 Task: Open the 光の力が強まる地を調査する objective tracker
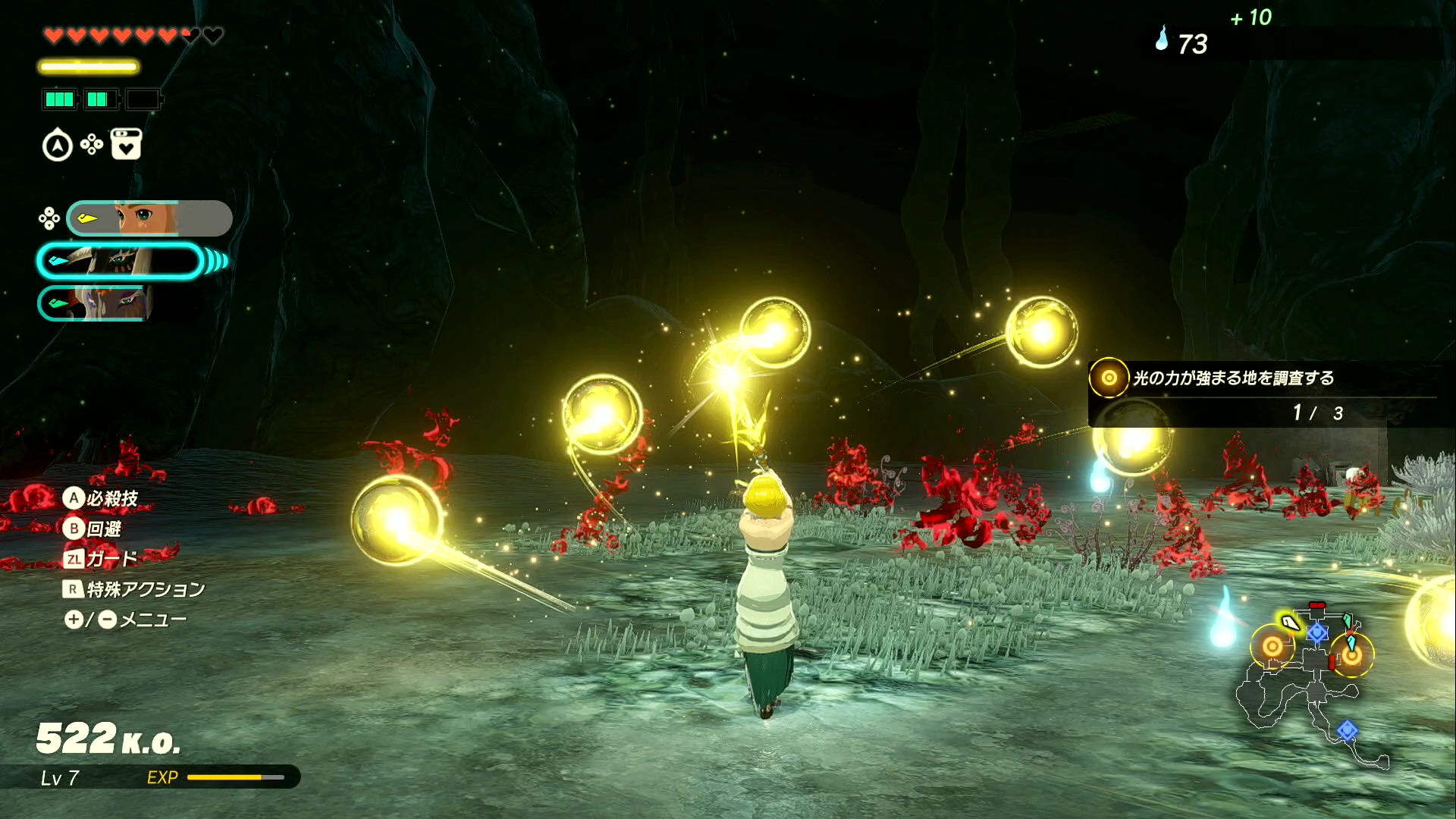click(x=1232, y=378)
